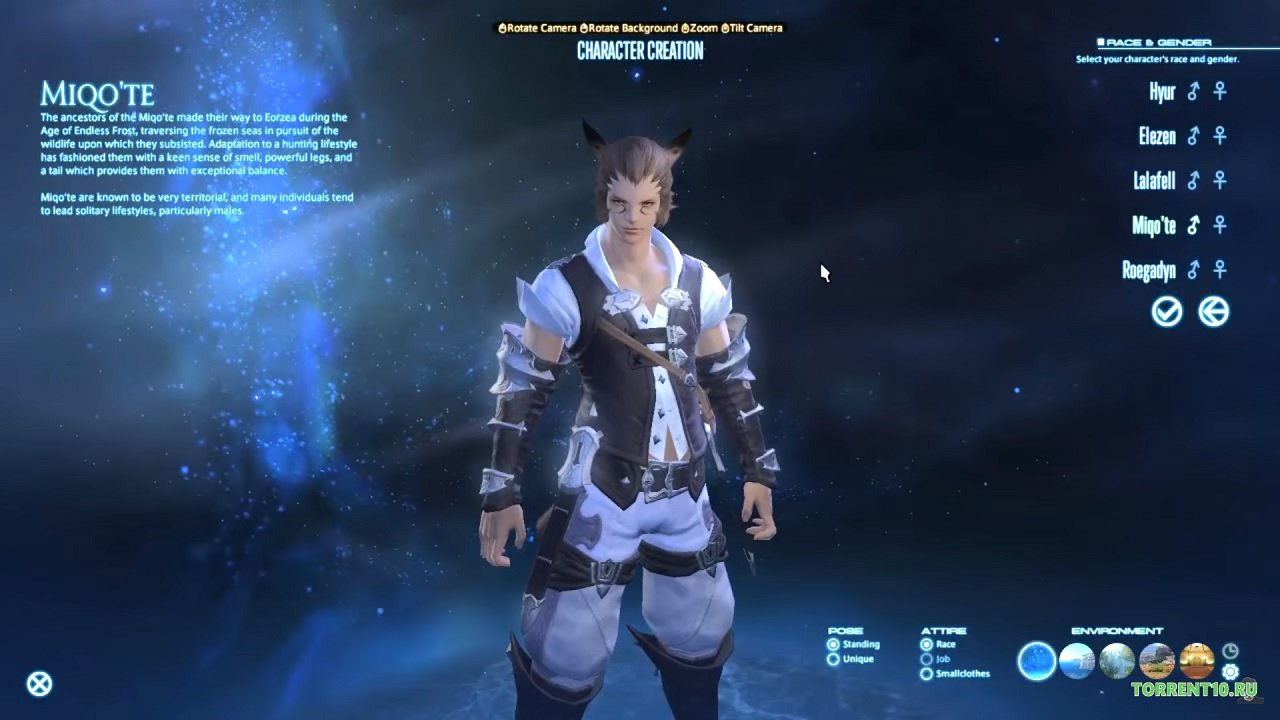The image size is (1280, 720).
Task: Go back with the left arrow button
Action: coord(1213,312)
